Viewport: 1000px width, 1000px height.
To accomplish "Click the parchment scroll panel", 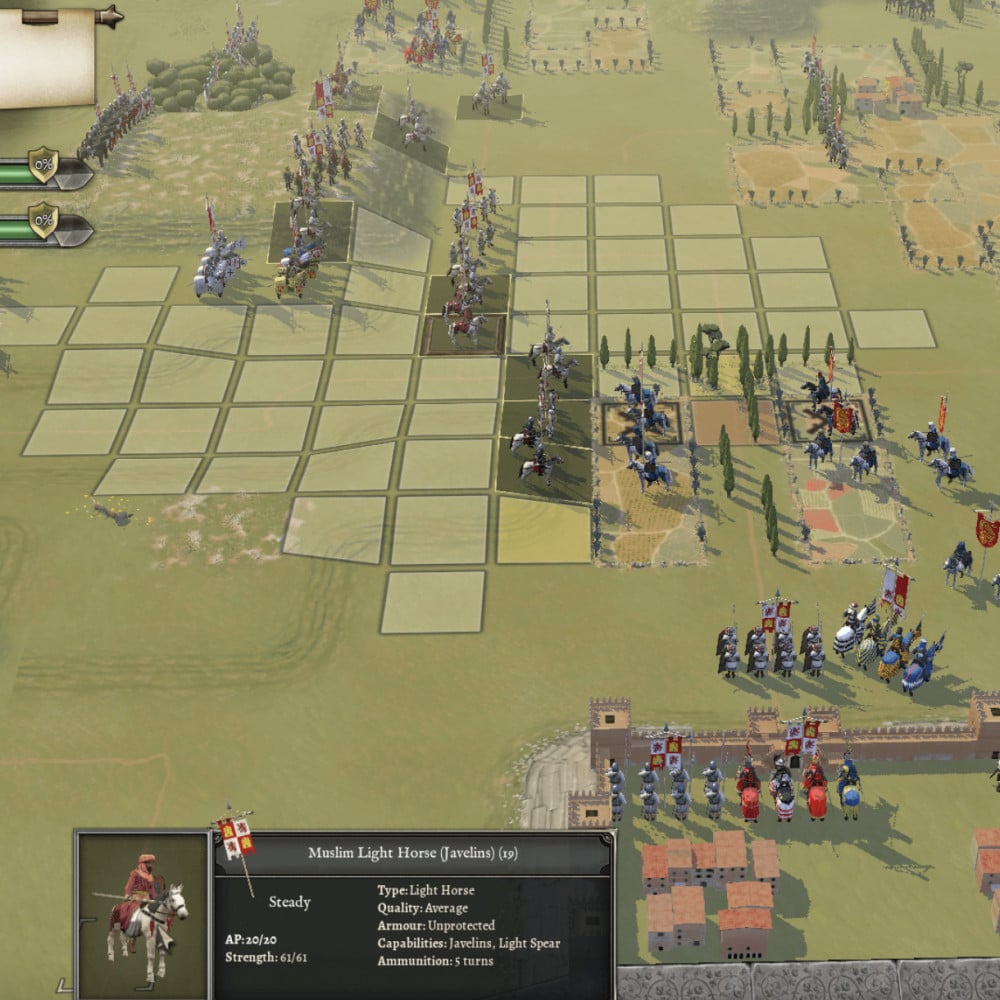I will click(47, 58).
